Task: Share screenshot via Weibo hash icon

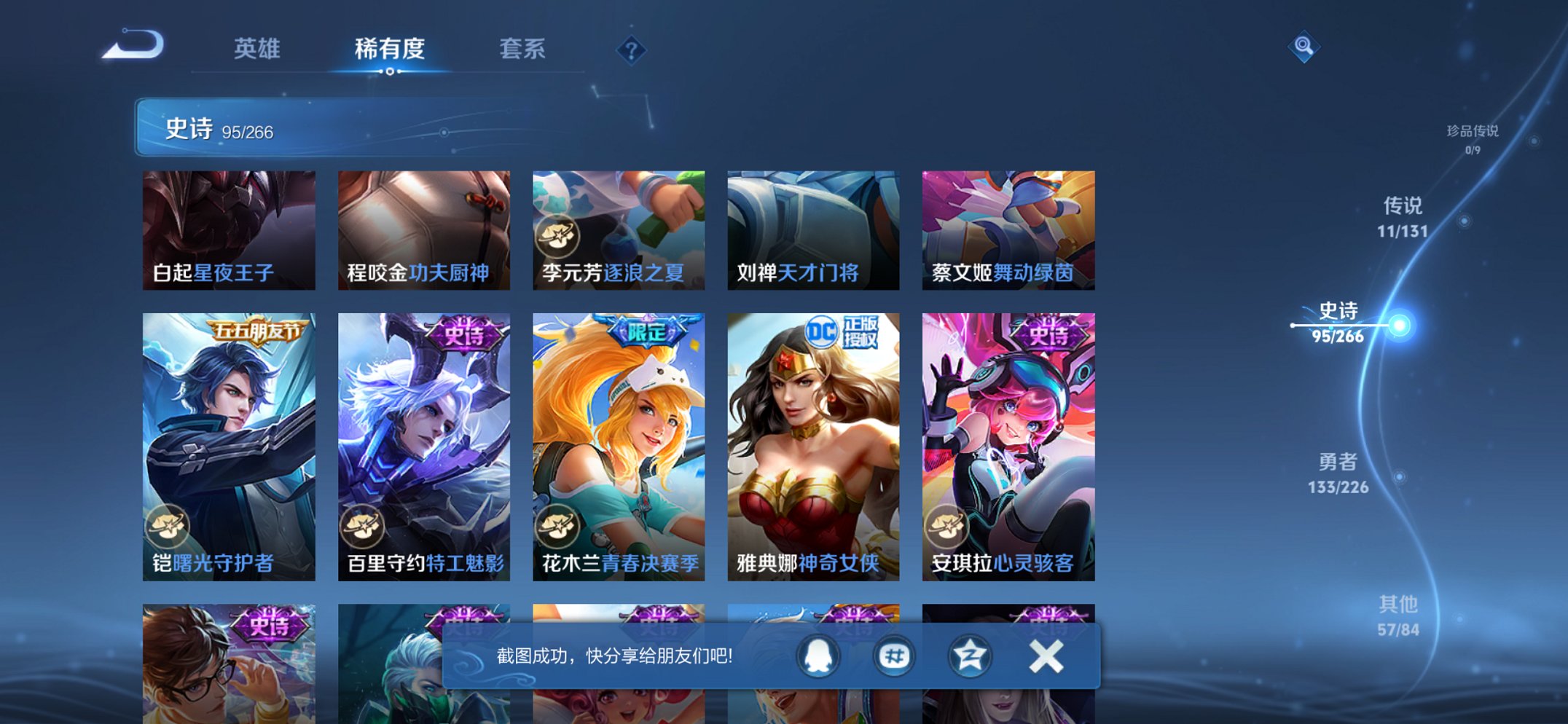Action: coord(894,655)
